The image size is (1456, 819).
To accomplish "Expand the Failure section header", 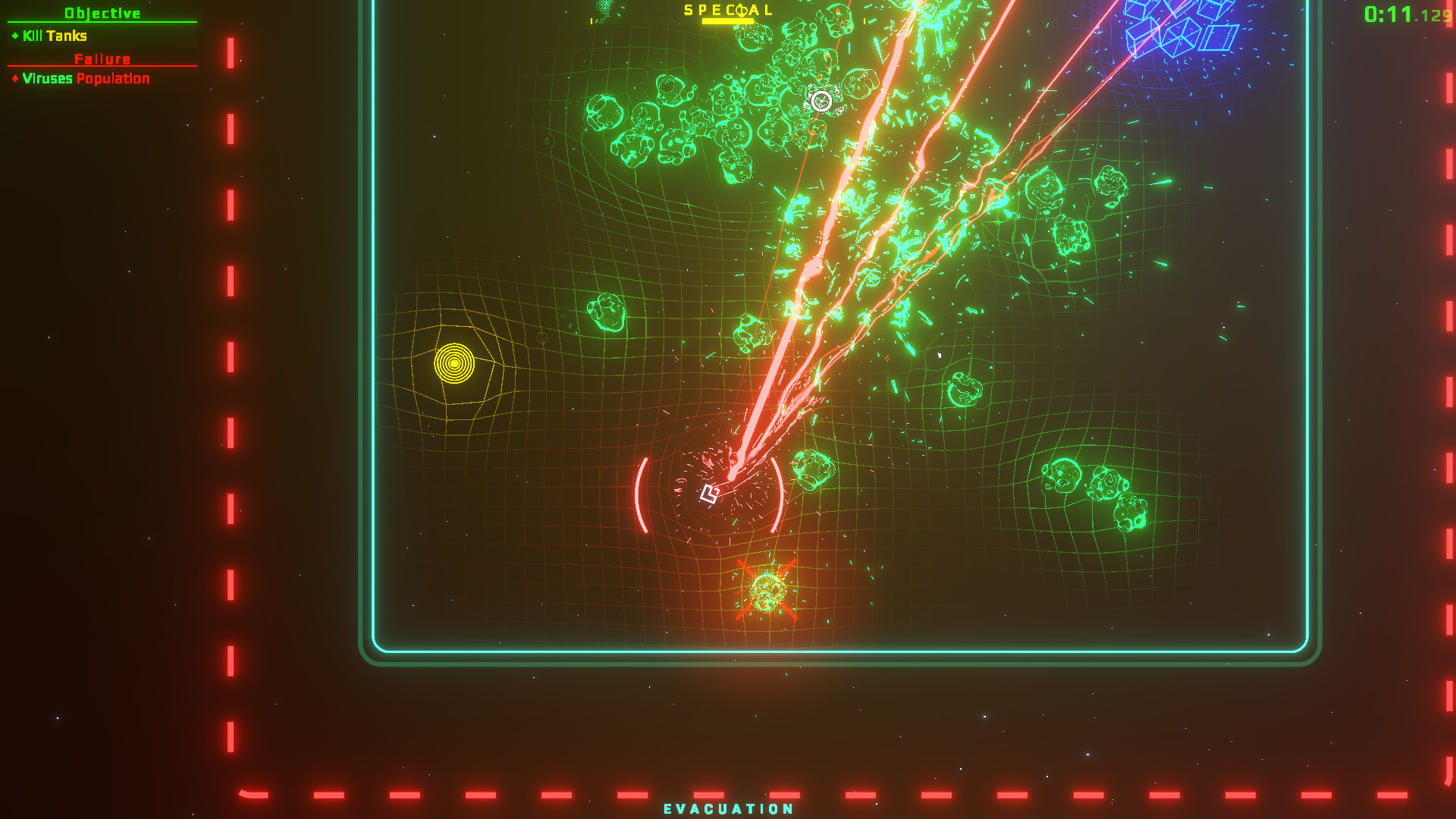I will point(102,58).
